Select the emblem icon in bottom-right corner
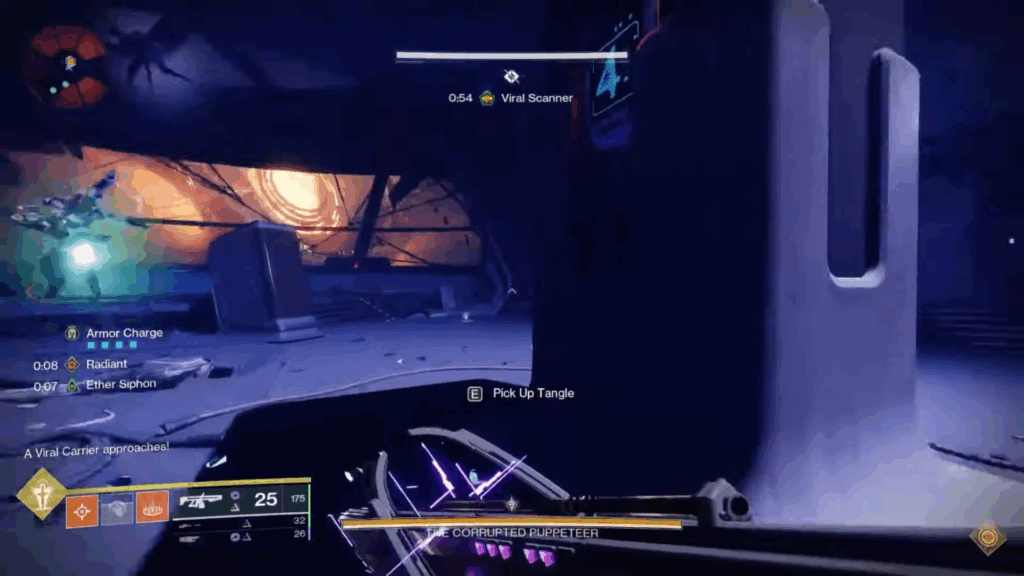 click(988, 537)
